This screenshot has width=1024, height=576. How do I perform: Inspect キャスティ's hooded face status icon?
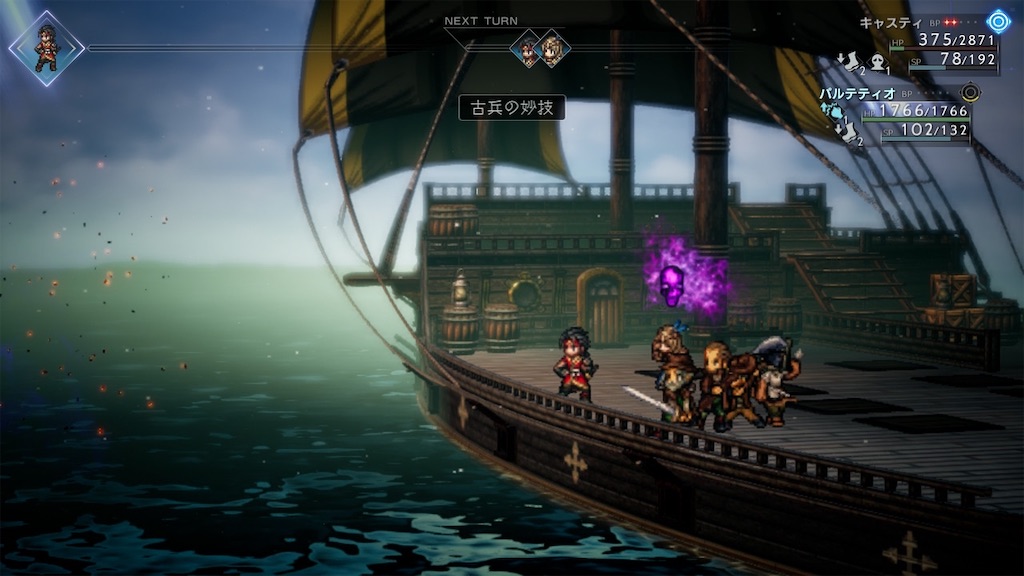pos(877,64)
